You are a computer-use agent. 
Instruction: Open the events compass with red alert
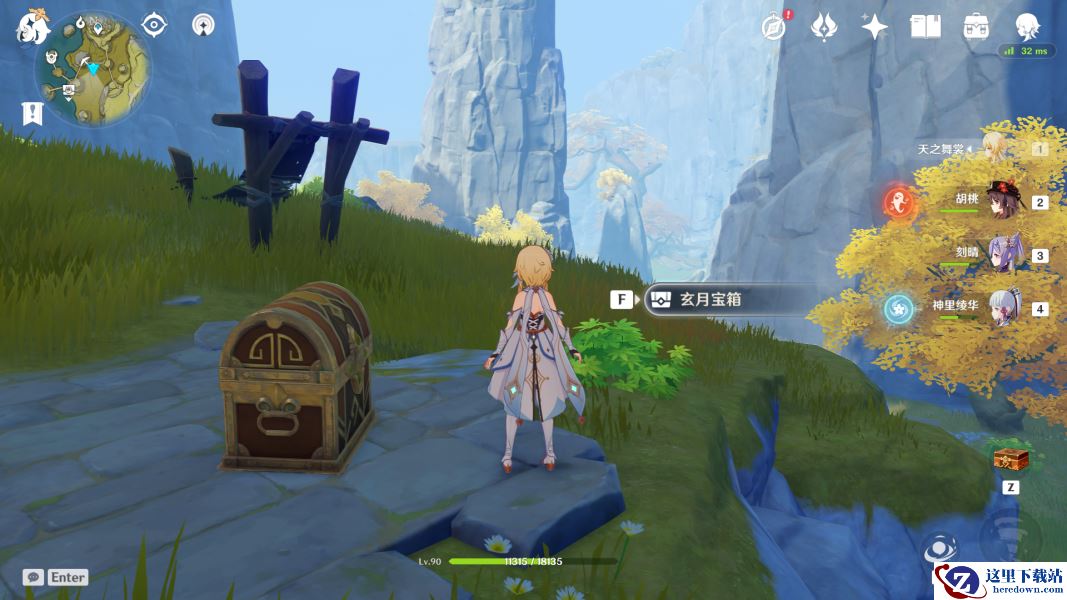pyautogui.click(x=774, y=26)
